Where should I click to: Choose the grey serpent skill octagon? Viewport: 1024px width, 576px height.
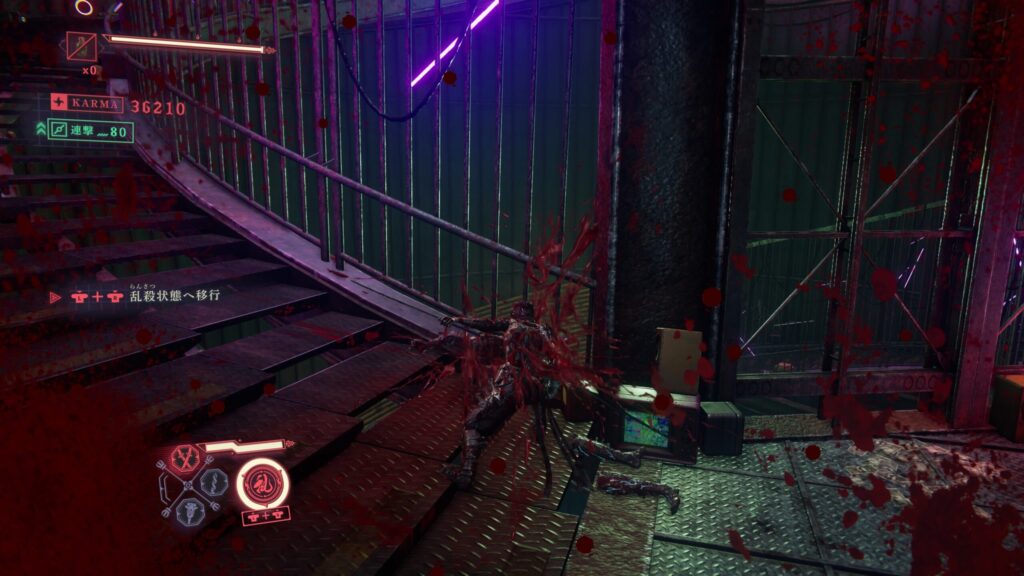point(213,482)
